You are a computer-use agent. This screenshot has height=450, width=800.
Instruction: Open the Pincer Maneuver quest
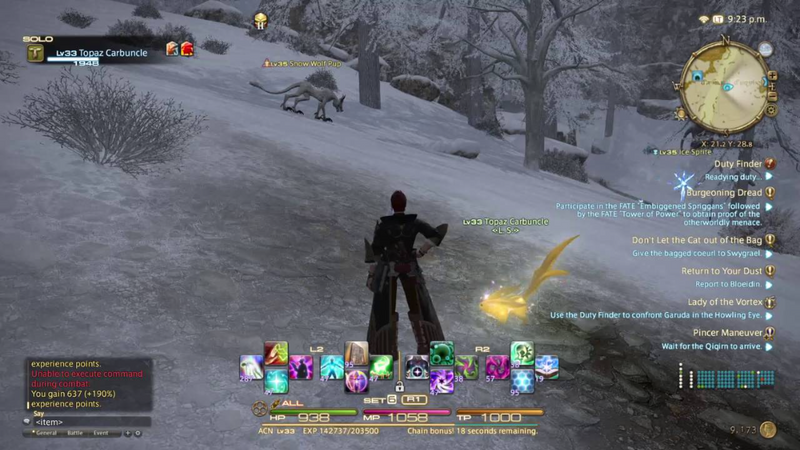coord(727,332)
